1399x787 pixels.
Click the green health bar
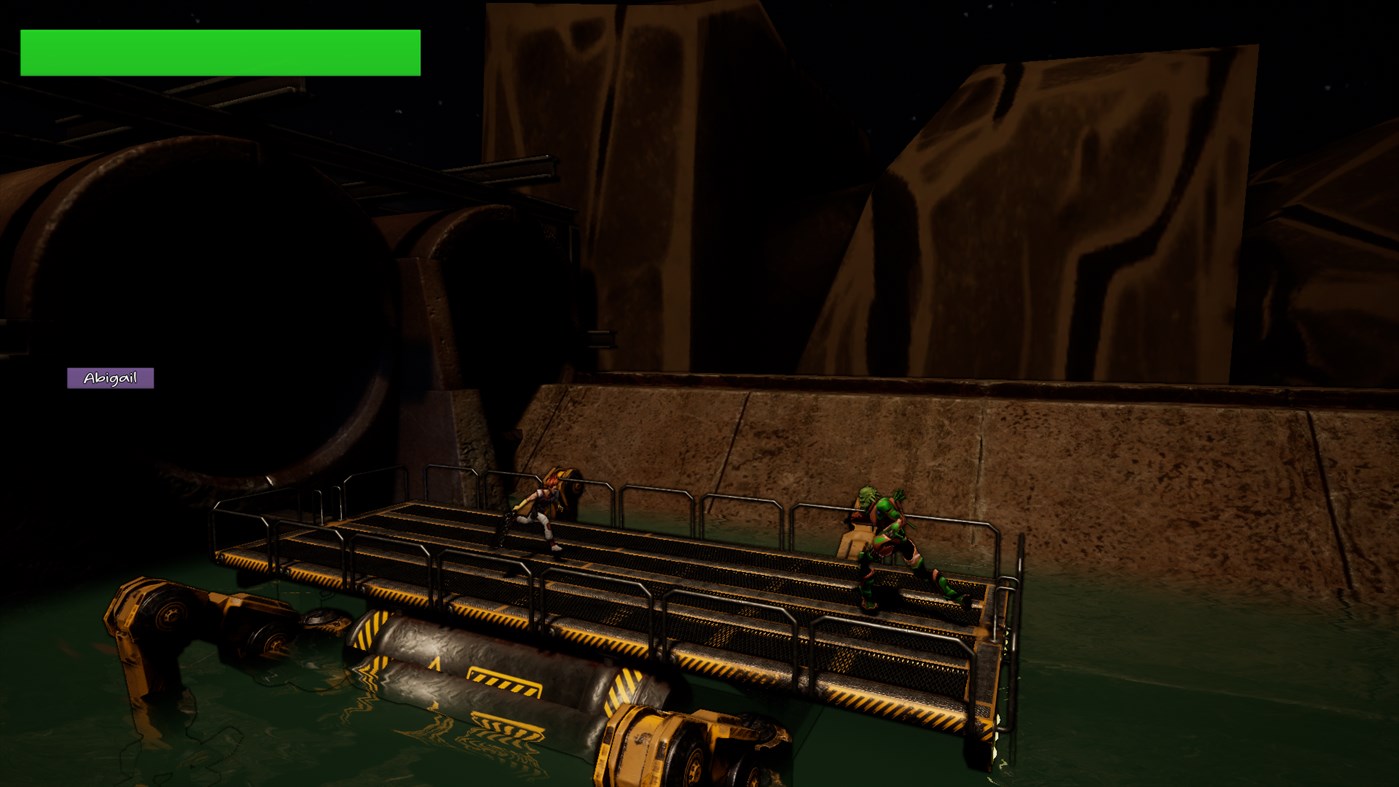(x=220, y=52)
